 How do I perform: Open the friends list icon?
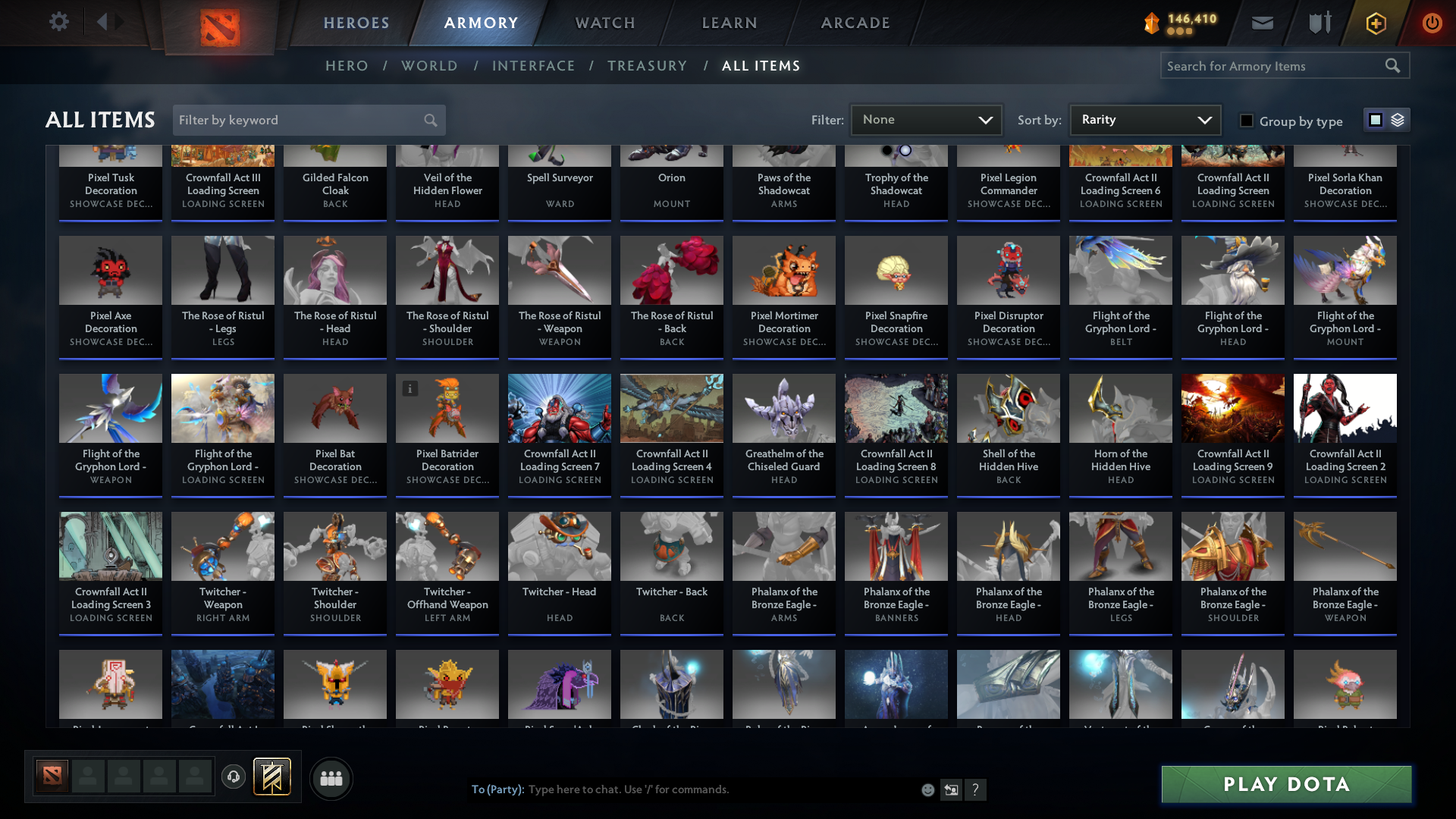coord(331,778)
